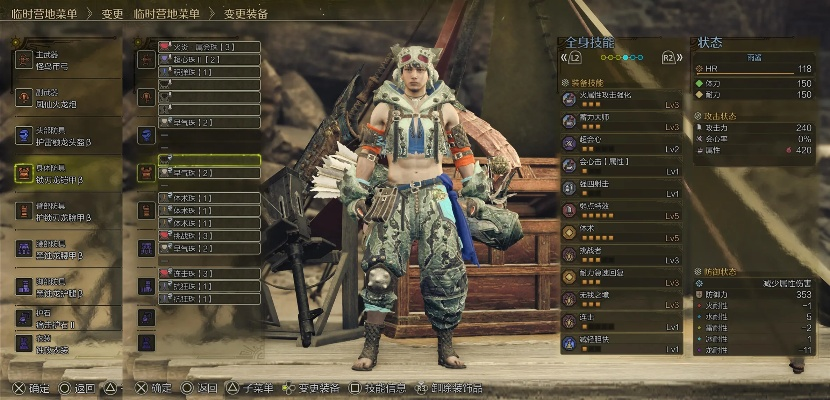Select the 主武器 main weapon slot

tap(66, 58)
